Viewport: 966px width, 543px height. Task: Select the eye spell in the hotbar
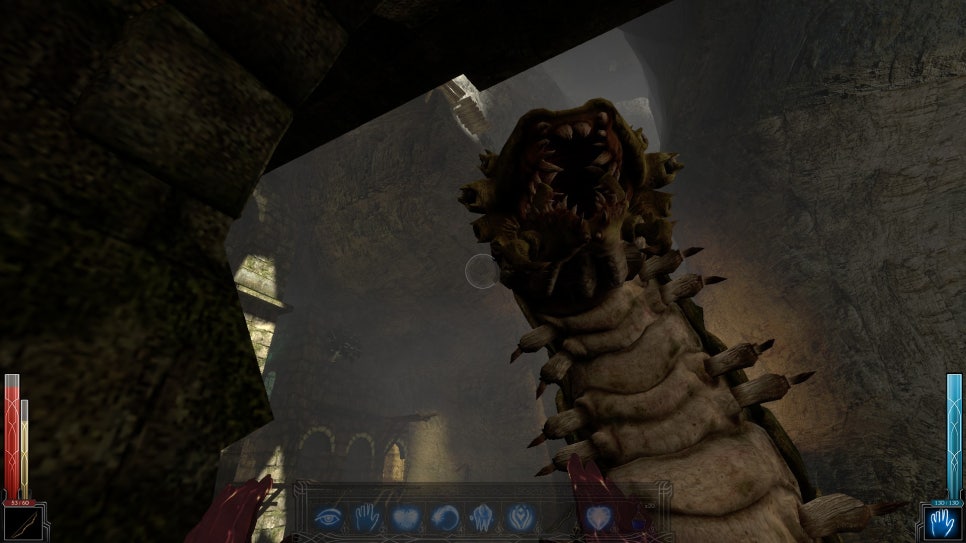328,517
